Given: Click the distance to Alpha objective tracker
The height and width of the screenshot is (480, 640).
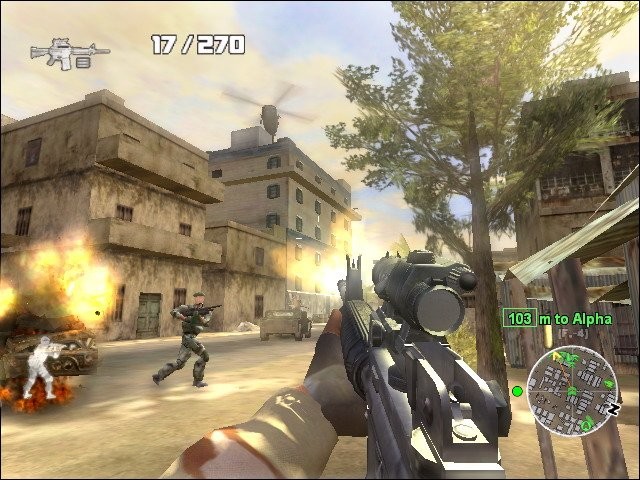Looking at the screenshot, I should pyautogui.click(x=548, y=319).
